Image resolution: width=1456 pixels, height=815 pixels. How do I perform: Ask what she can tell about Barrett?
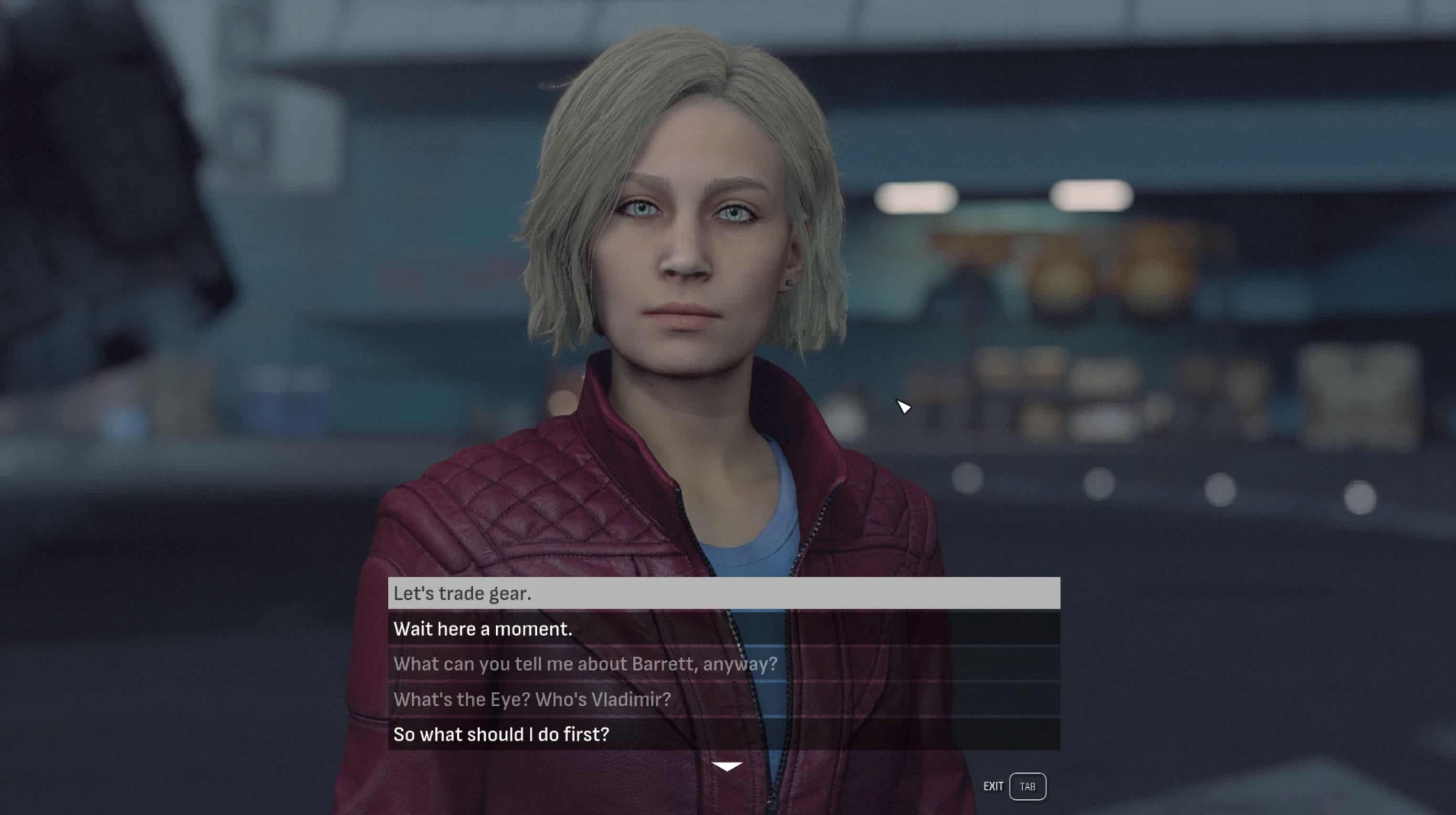click(x=723, y=664)
